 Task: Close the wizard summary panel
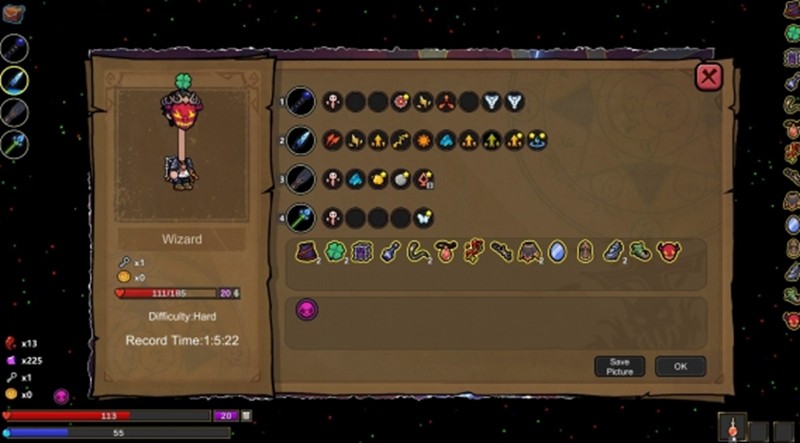pyautogui.click(x=708, y=77)
